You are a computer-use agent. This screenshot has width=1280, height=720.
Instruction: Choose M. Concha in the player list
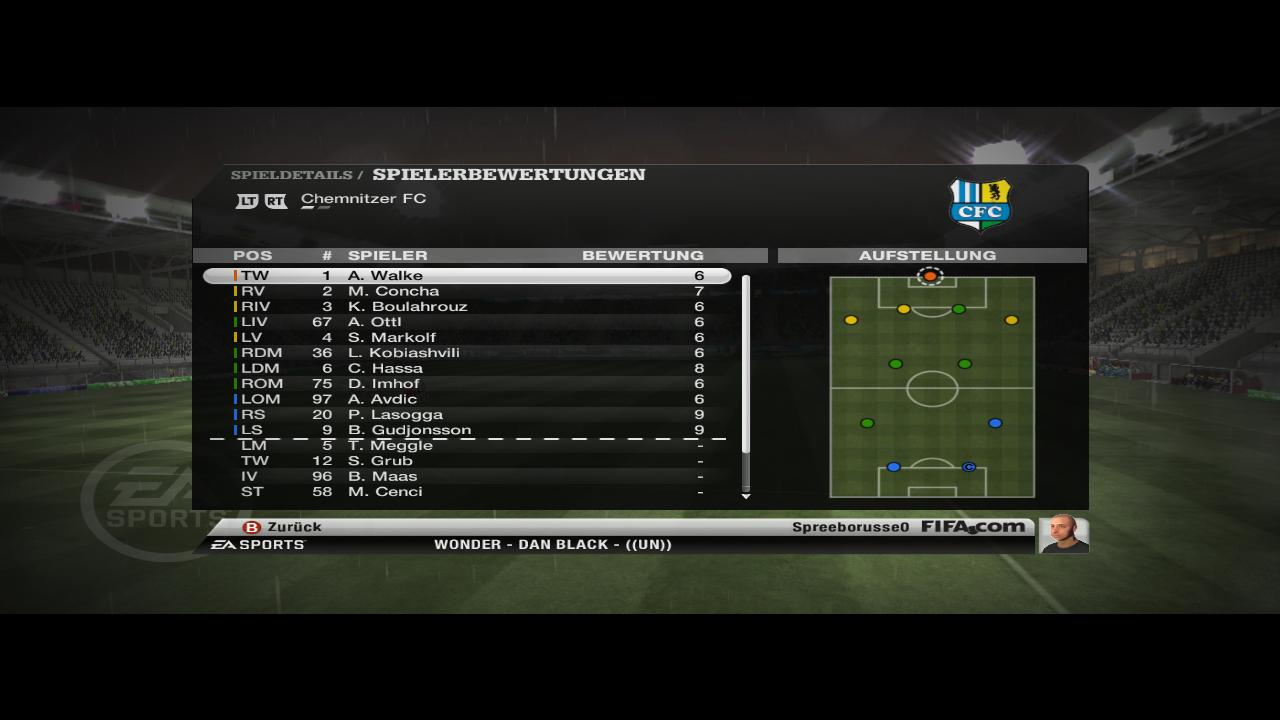467,291
